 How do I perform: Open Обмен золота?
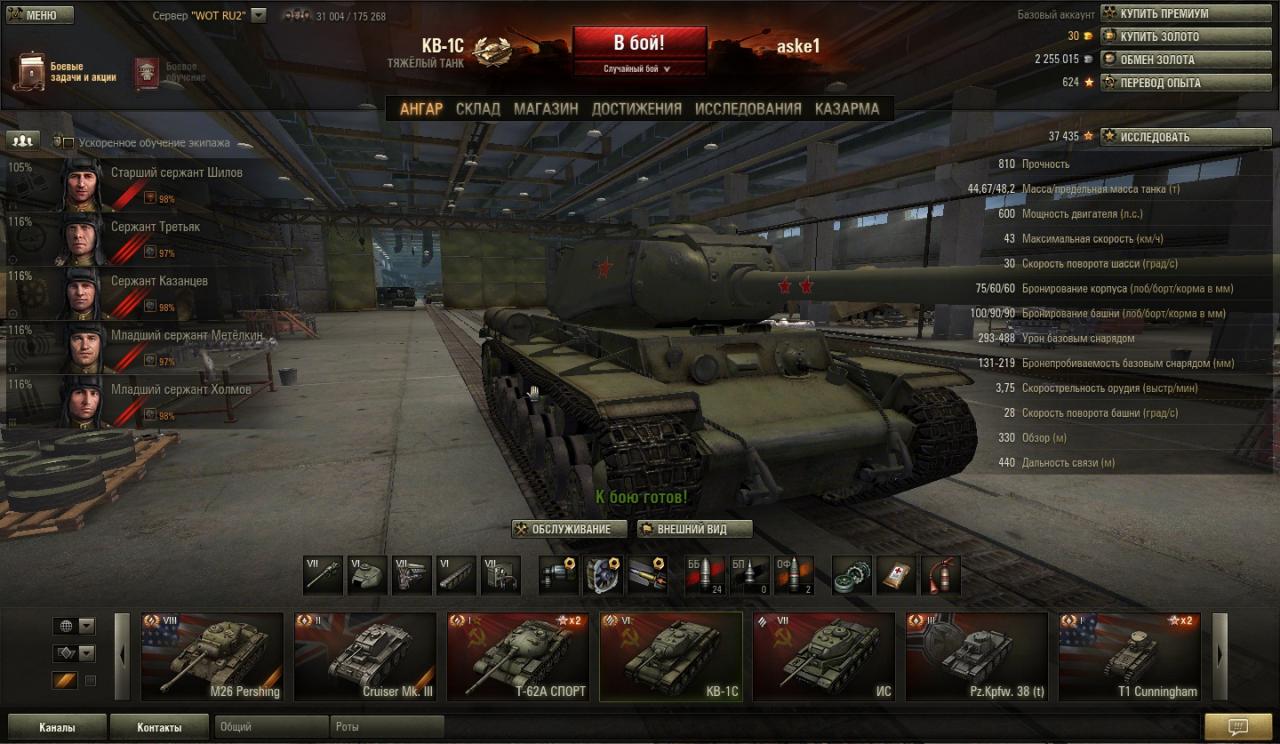(1171, 60)
